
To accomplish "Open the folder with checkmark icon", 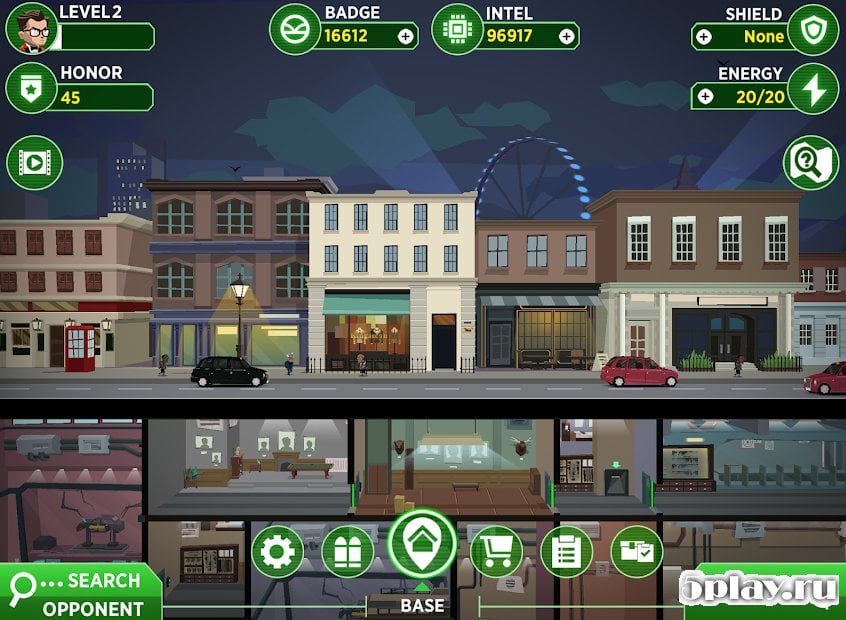I will (x=636, y=551).
